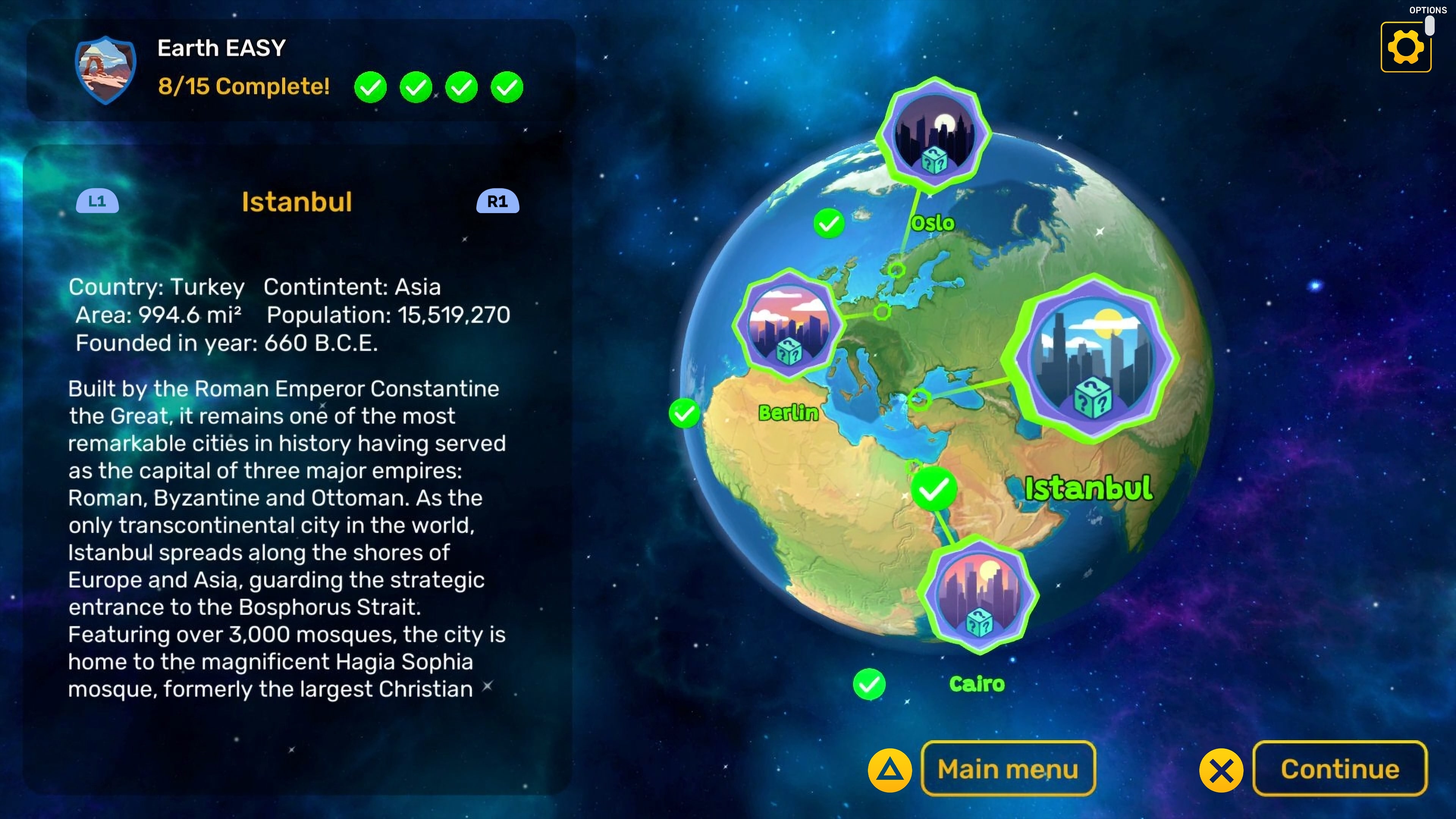This screenshot has height=819, width=1456.
Task: Click the first checkmark in the completion row
Action: (370, 87)
